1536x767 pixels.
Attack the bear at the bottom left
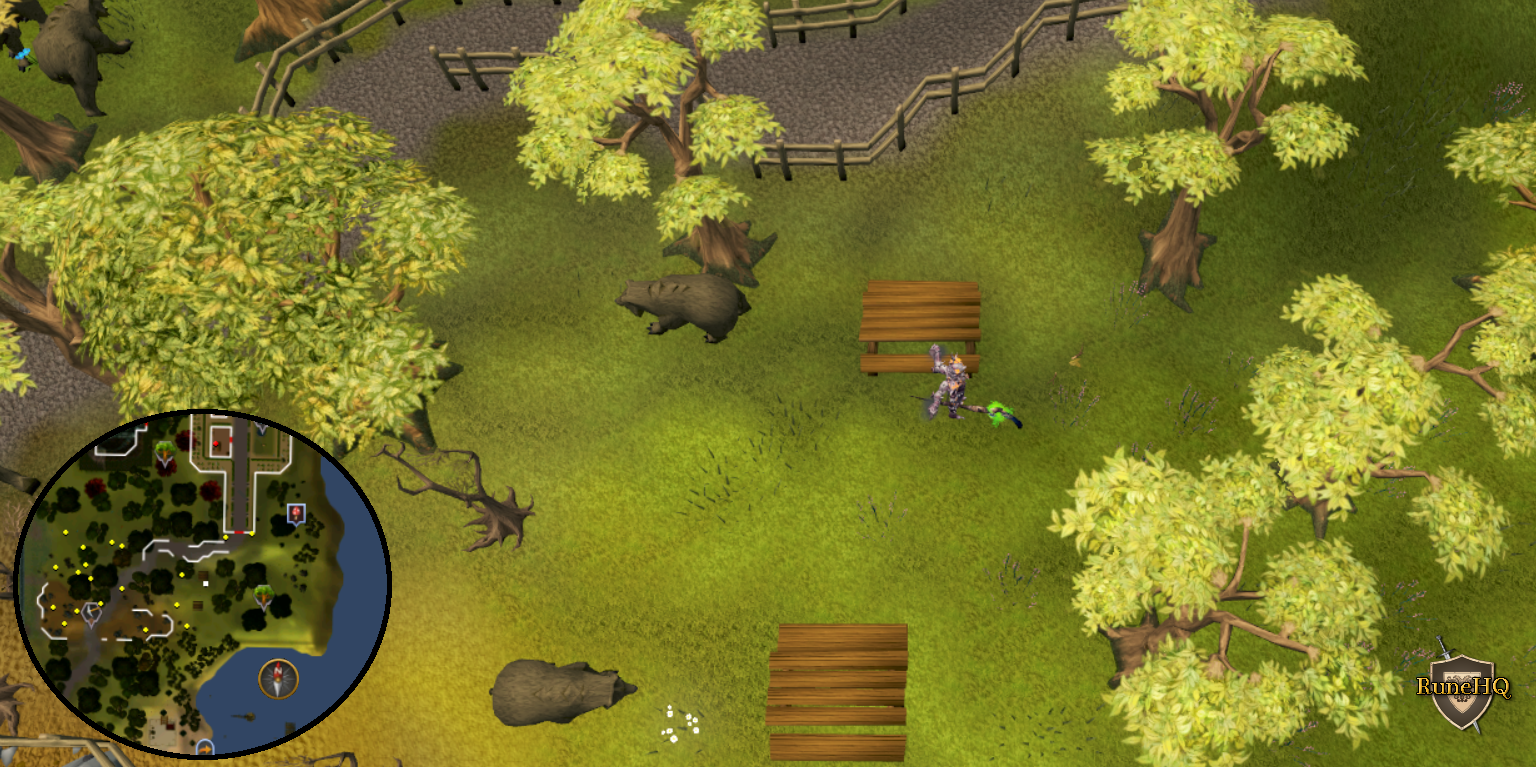tap(560, 690)
